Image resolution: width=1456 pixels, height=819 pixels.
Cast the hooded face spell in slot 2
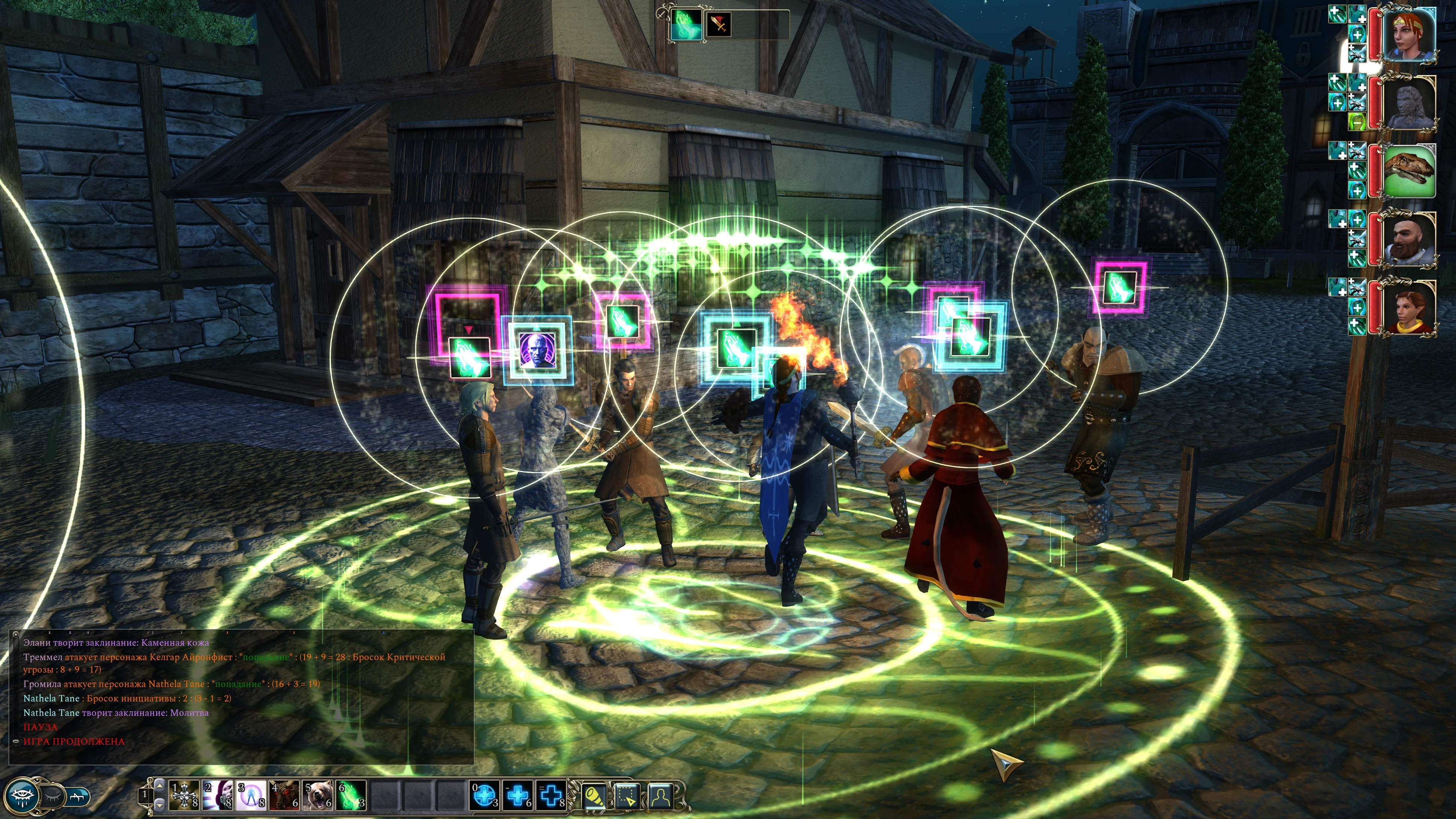(218, 795)
